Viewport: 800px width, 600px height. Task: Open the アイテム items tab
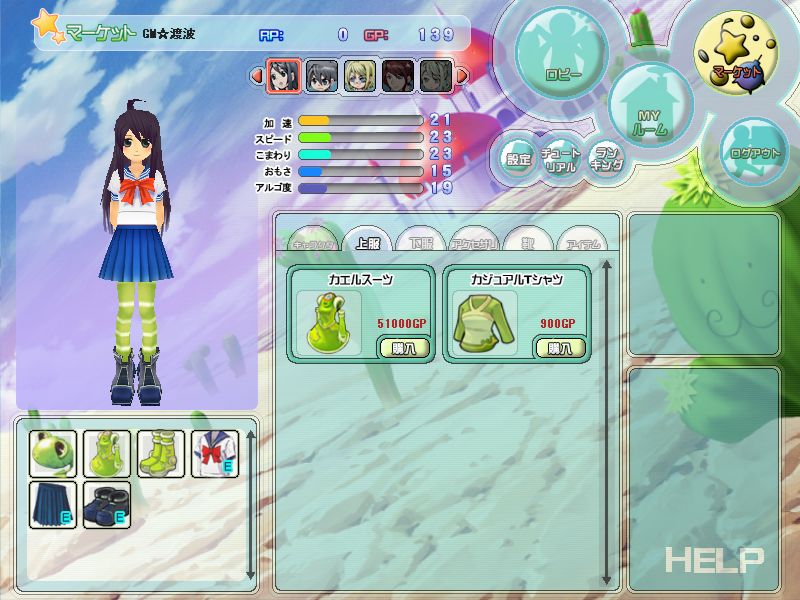pos(582,243)
